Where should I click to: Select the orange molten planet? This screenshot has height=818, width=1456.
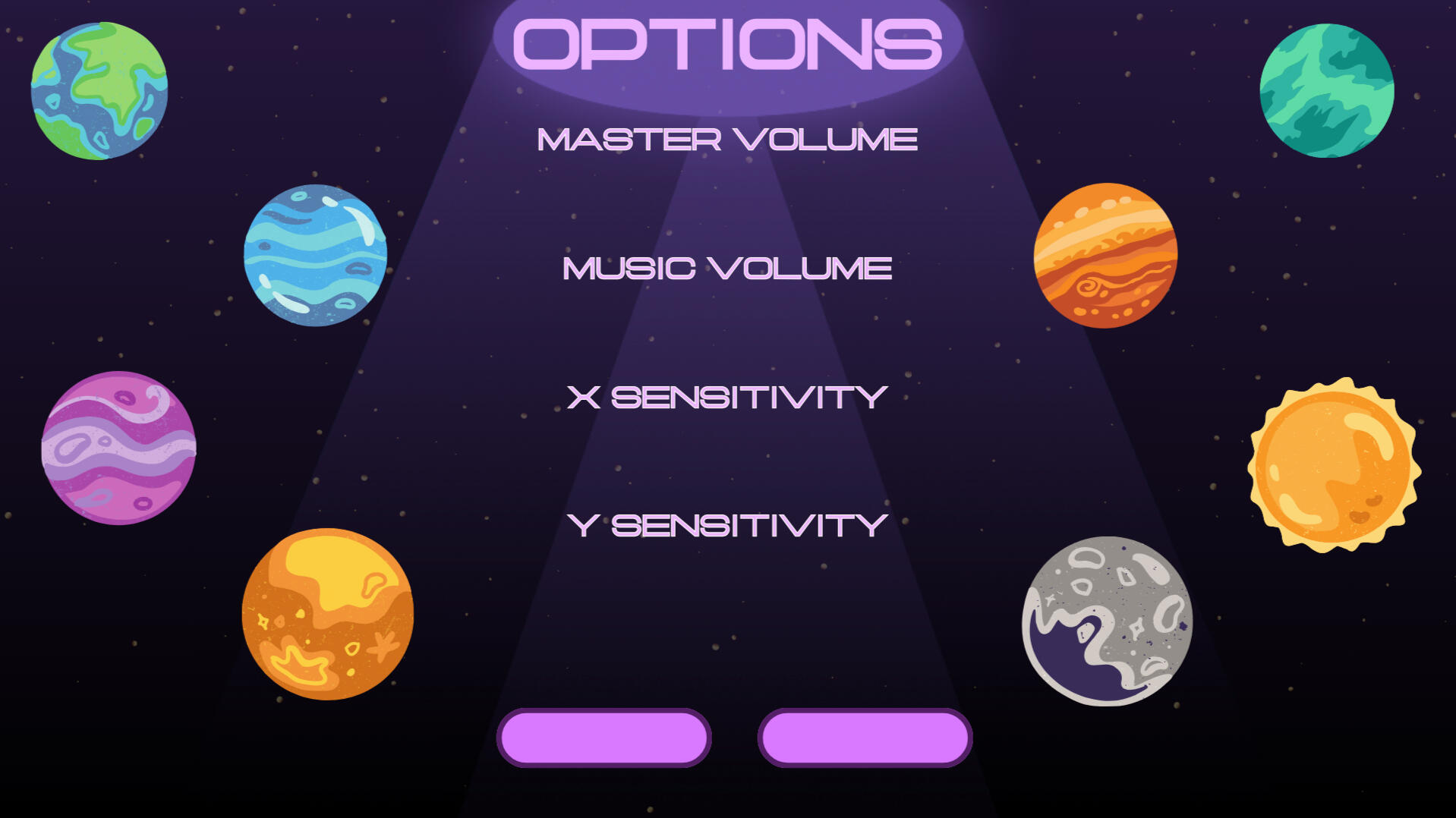(x=326, y=615)
